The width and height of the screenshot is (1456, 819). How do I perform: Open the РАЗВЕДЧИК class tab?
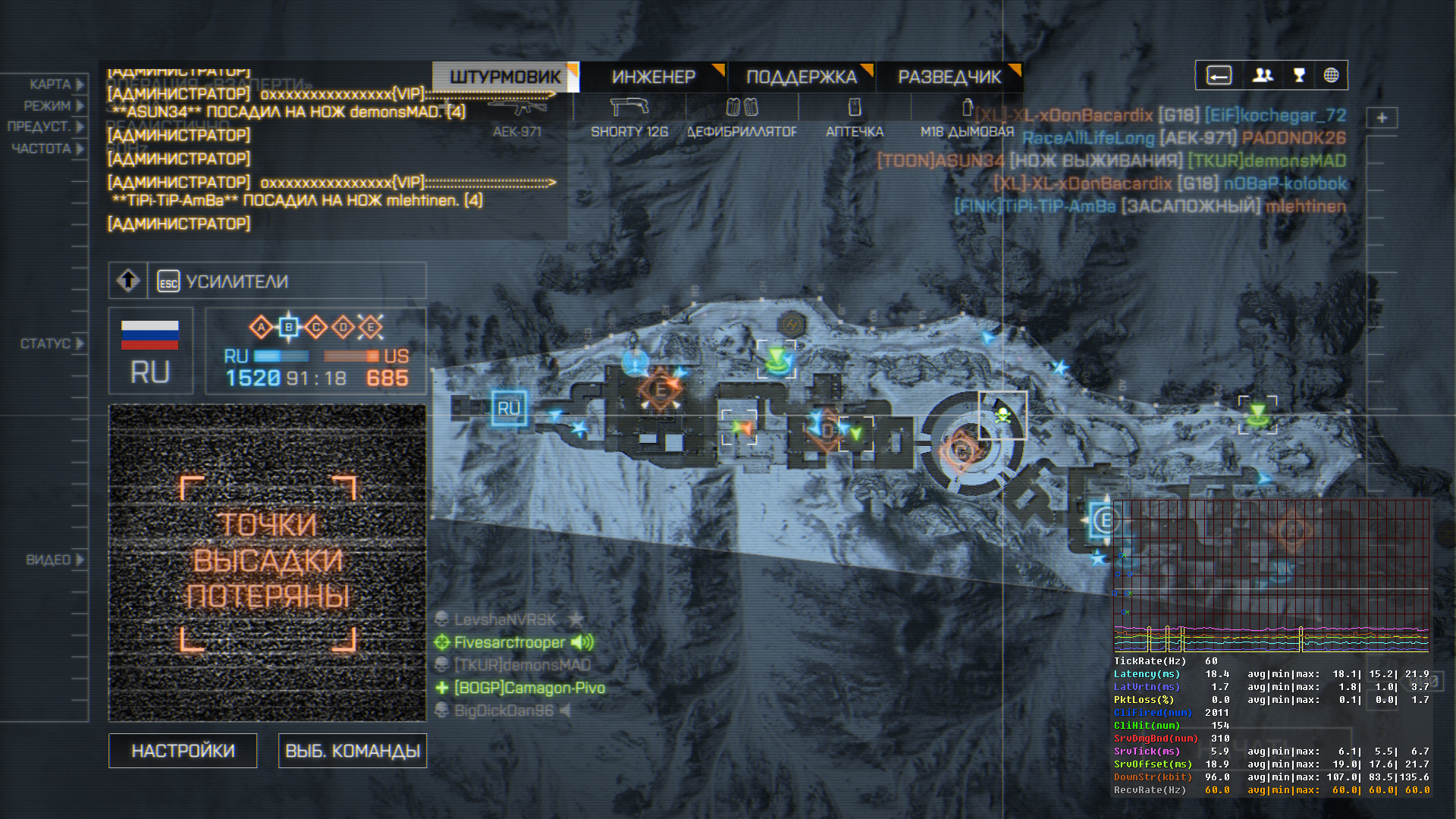949,77
